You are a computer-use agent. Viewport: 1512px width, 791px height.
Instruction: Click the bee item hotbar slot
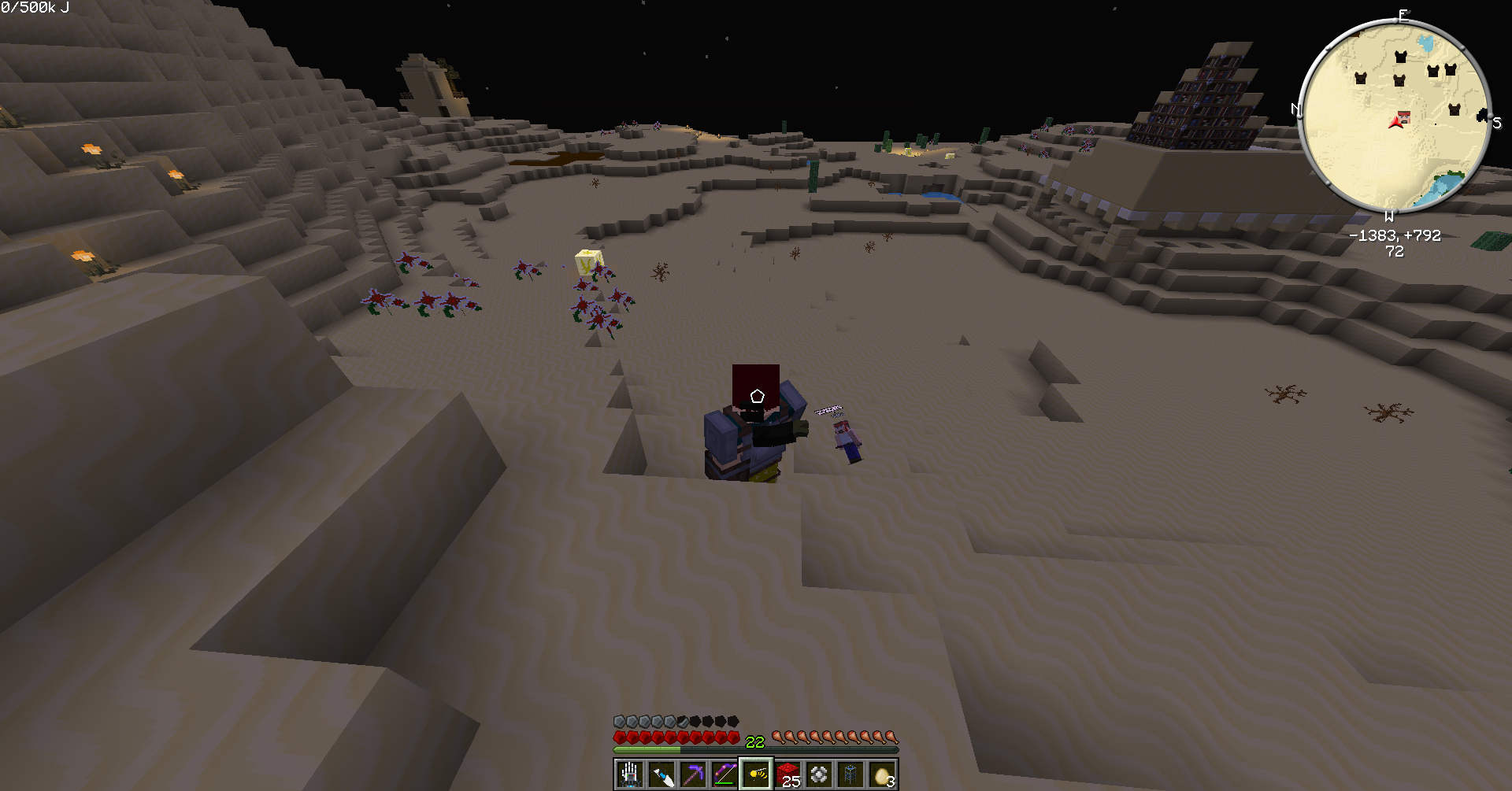pos(756,775)
